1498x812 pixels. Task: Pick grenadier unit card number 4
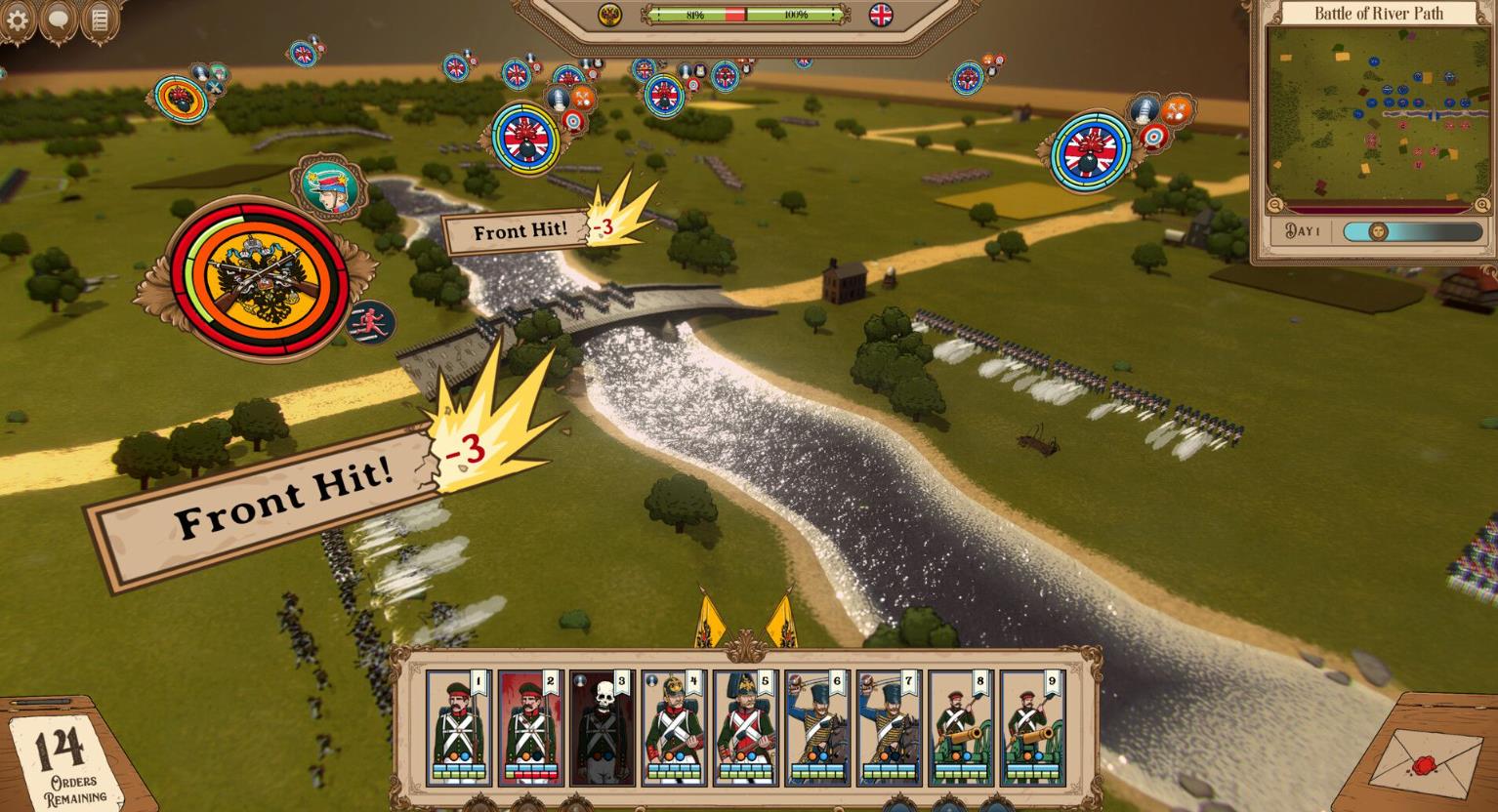[x=674, y=727]
